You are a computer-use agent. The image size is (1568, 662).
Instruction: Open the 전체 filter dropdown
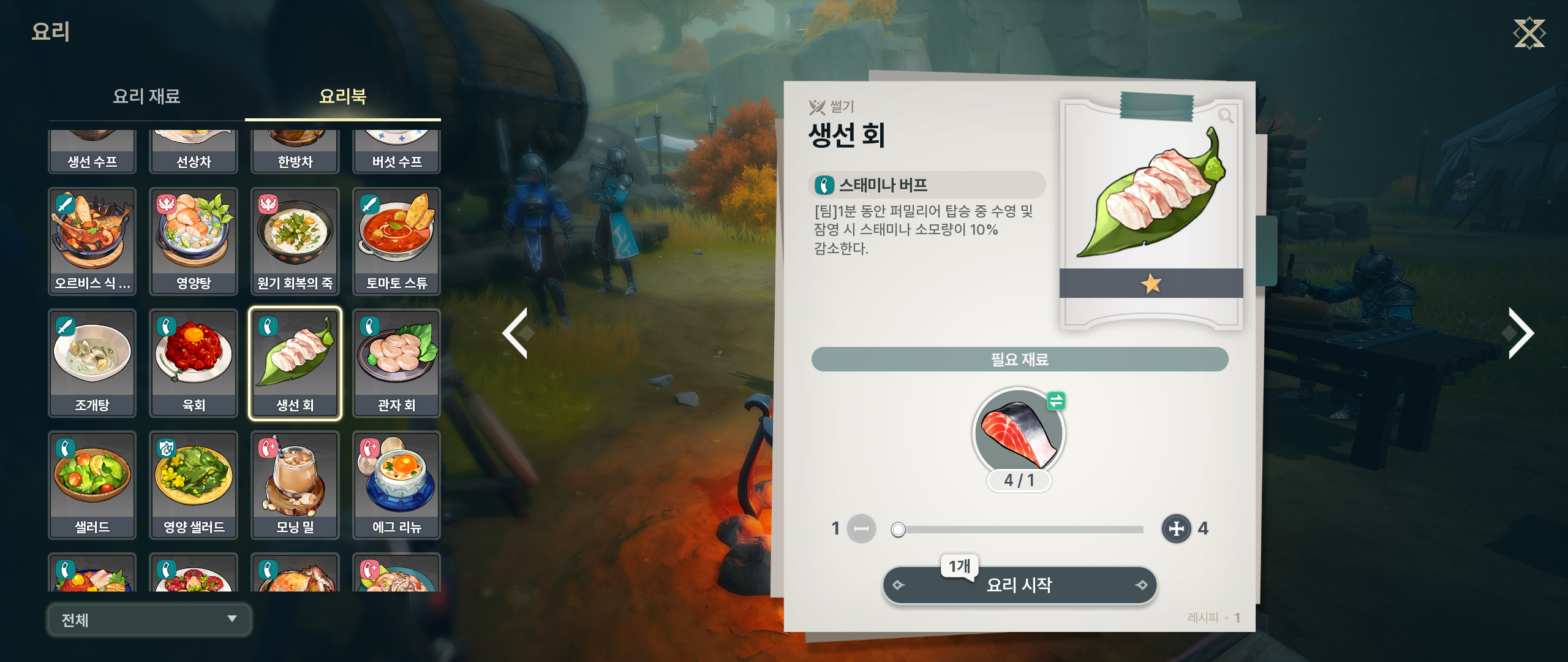point(149,620)
